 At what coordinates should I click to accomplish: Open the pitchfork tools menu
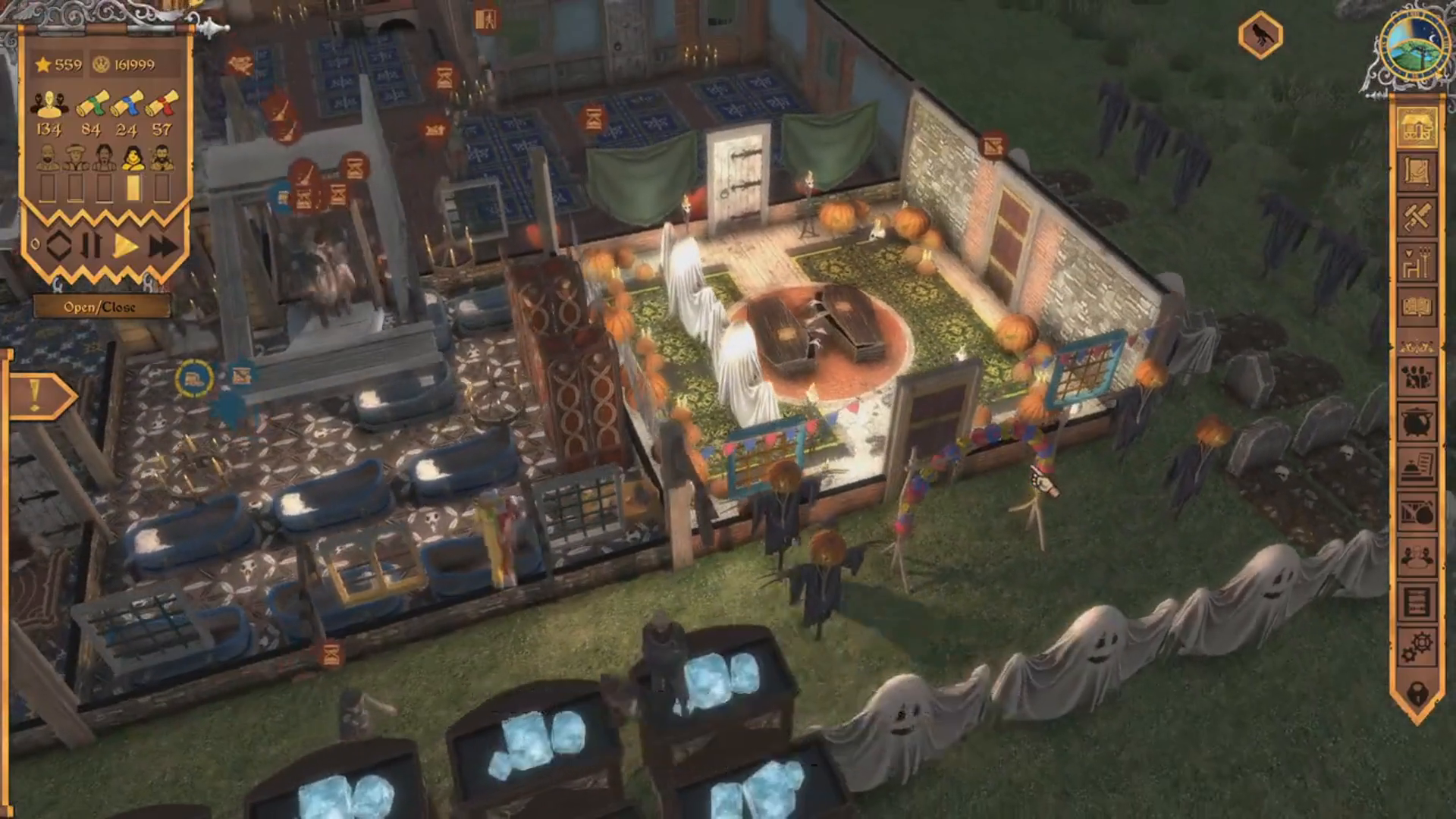click(x=1417, y=262)
